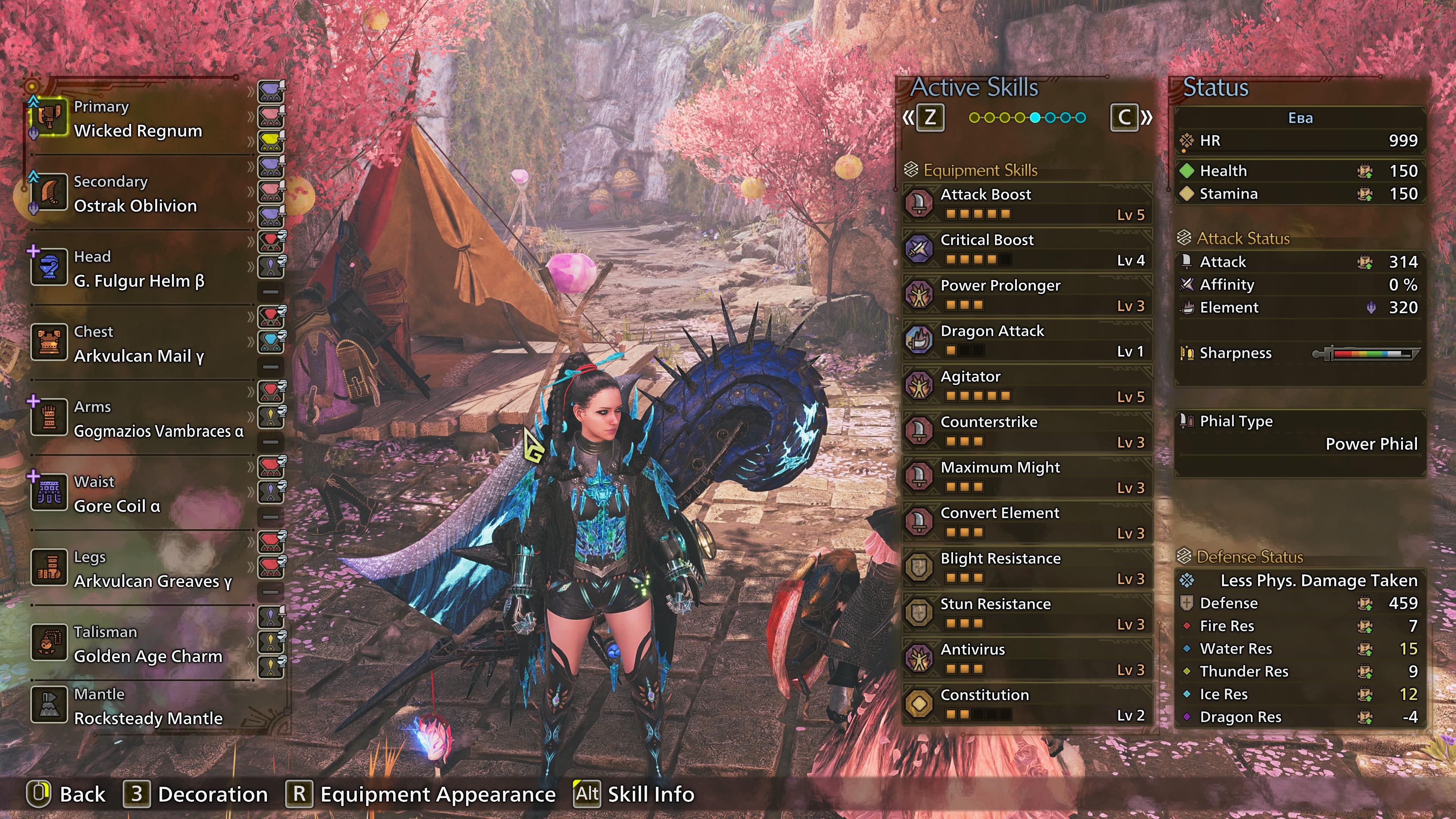Show Skill Info details
This screenshot has height=819, width=1456.
(634, 794)
